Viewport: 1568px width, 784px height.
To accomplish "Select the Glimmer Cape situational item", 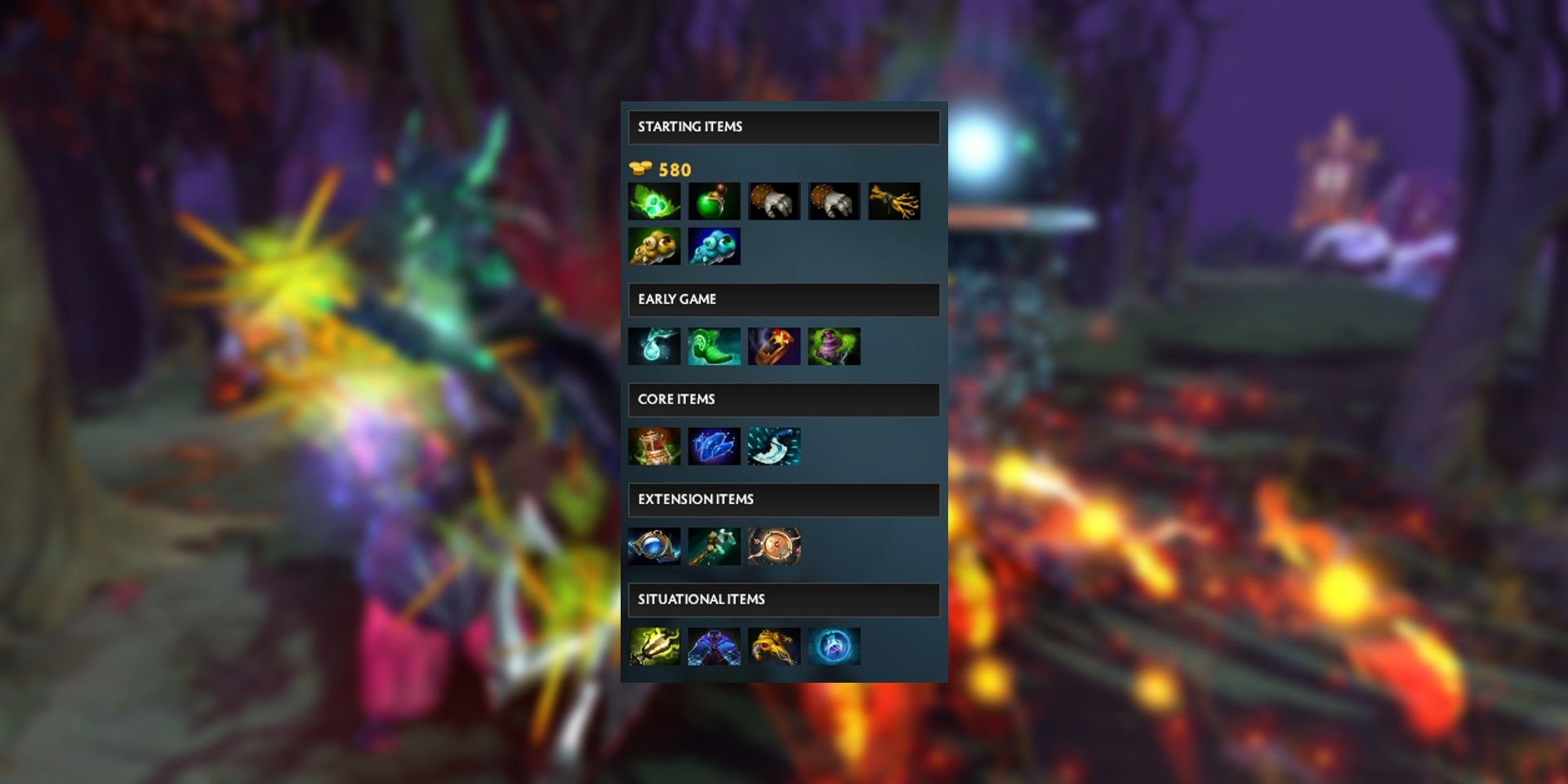I will (716, 646).
